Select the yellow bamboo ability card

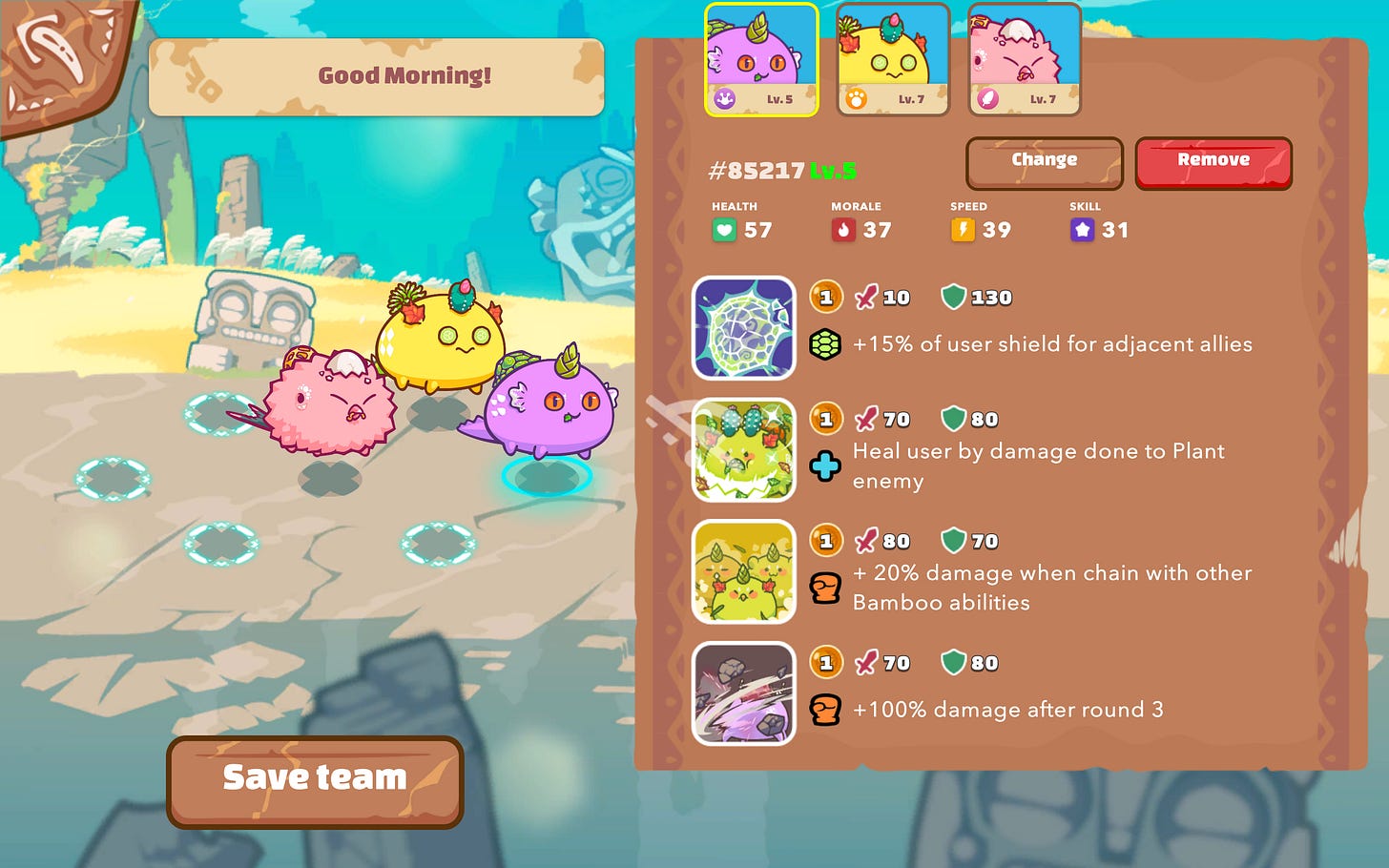click(x=744, y=572)
